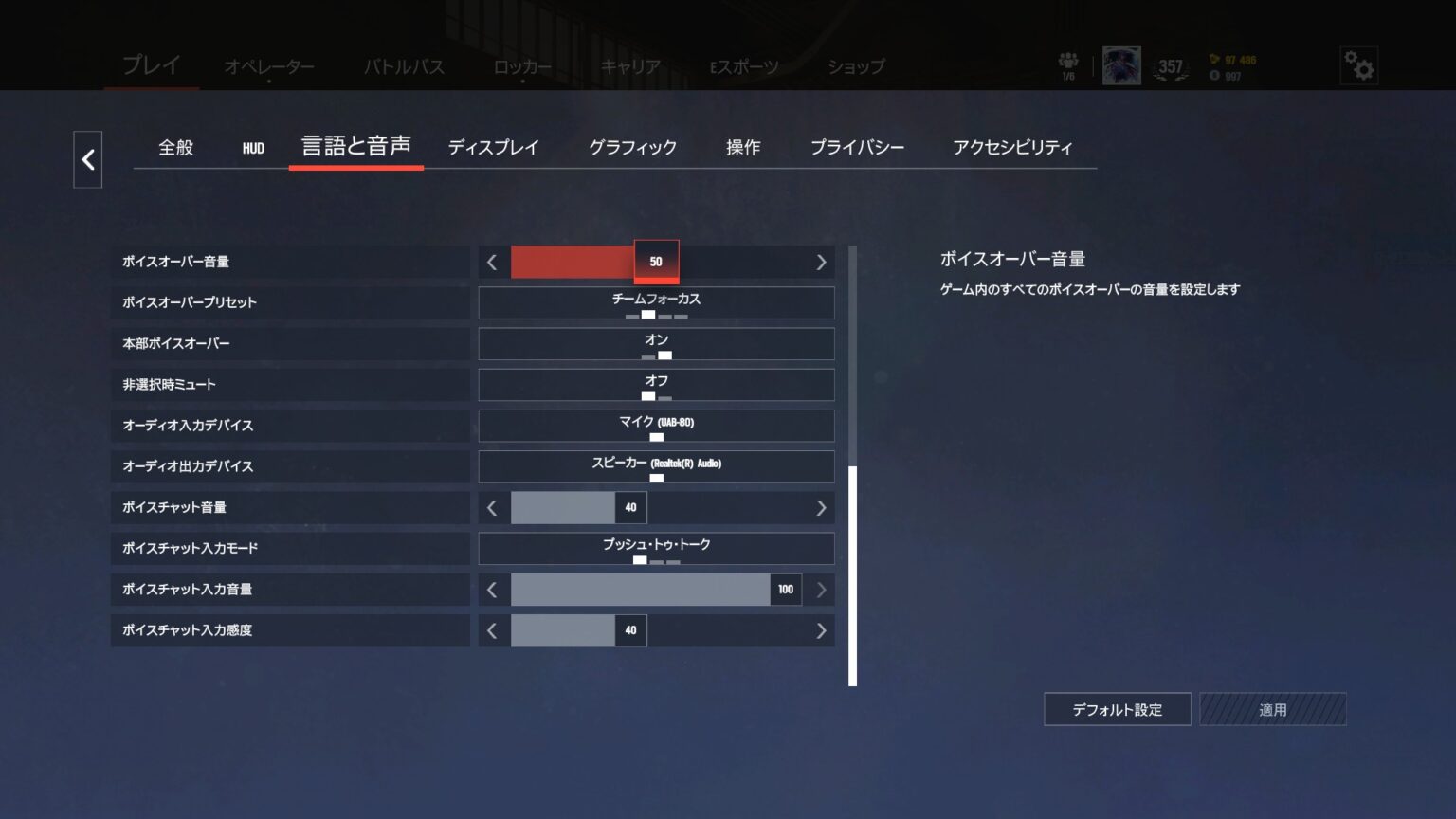Open the オーディオ出力デバイス selector

point(657,466)
